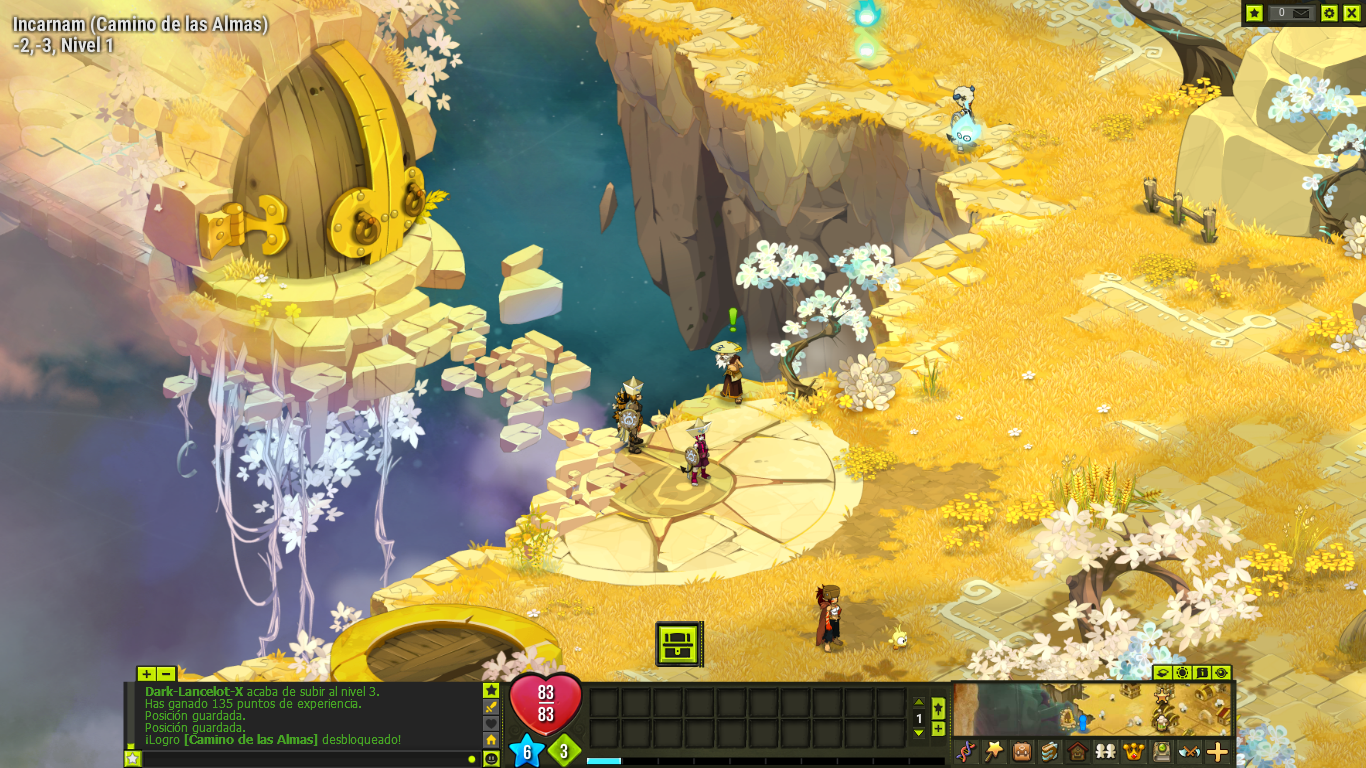Open the gold crown icon menu
1366x768 pixels.
[1134, 751]
